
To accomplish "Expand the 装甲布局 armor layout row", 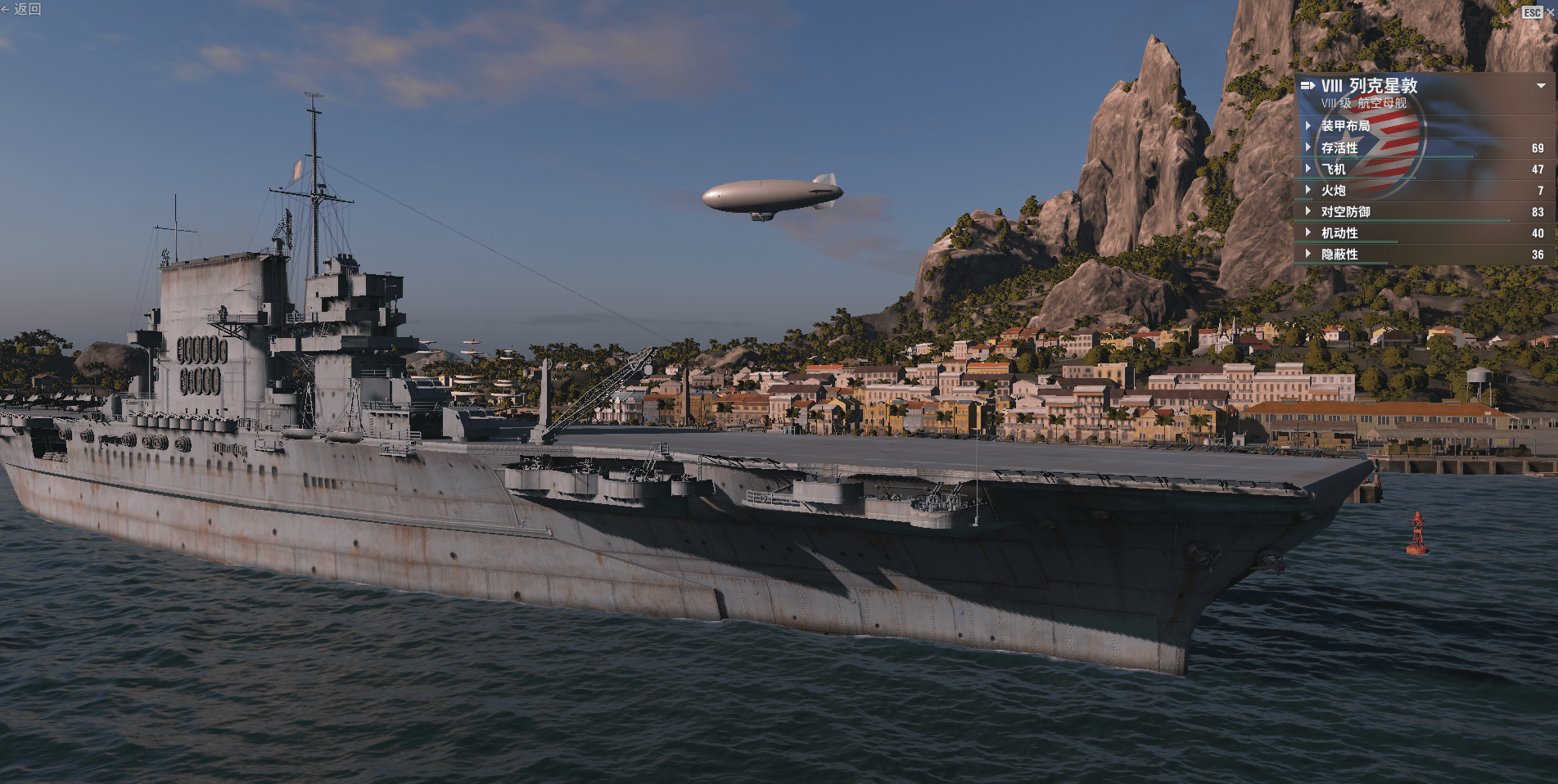I will click(1344, 126).
